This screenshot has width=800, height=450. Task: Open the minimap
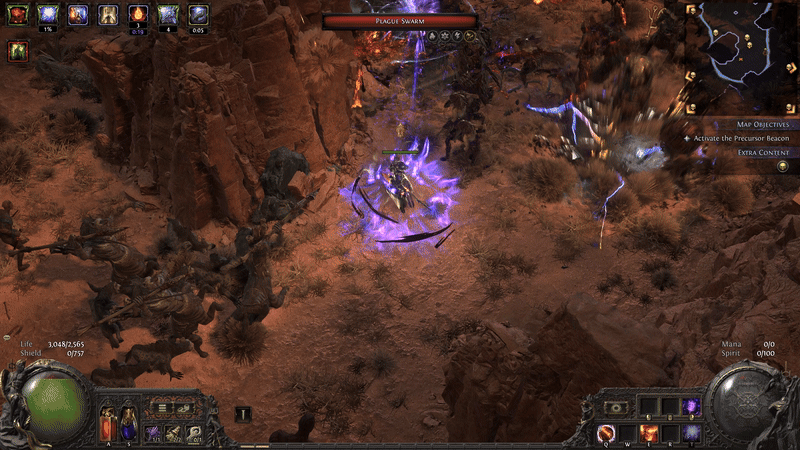point(738,50)
